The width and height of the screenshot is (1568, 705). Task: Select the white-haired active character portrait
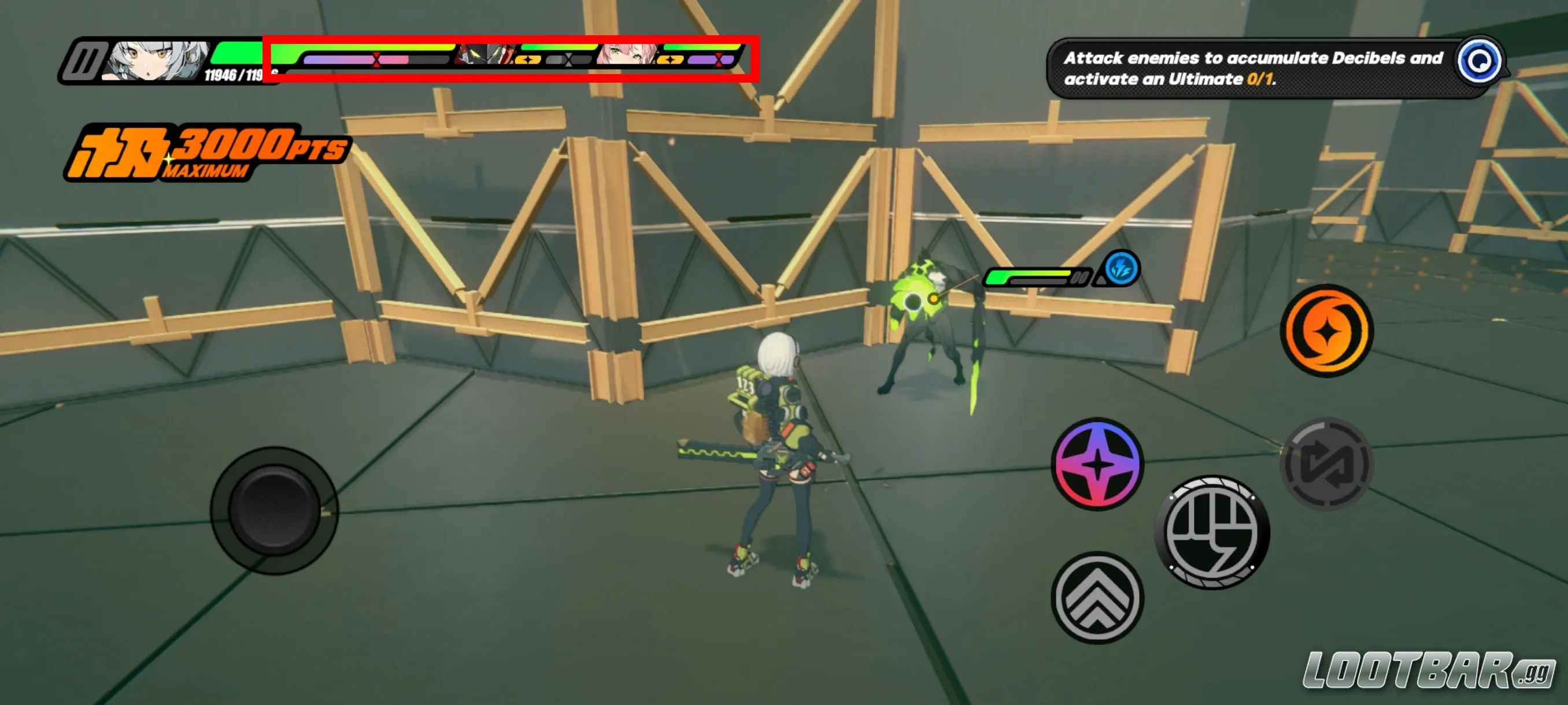click(158, 60)
